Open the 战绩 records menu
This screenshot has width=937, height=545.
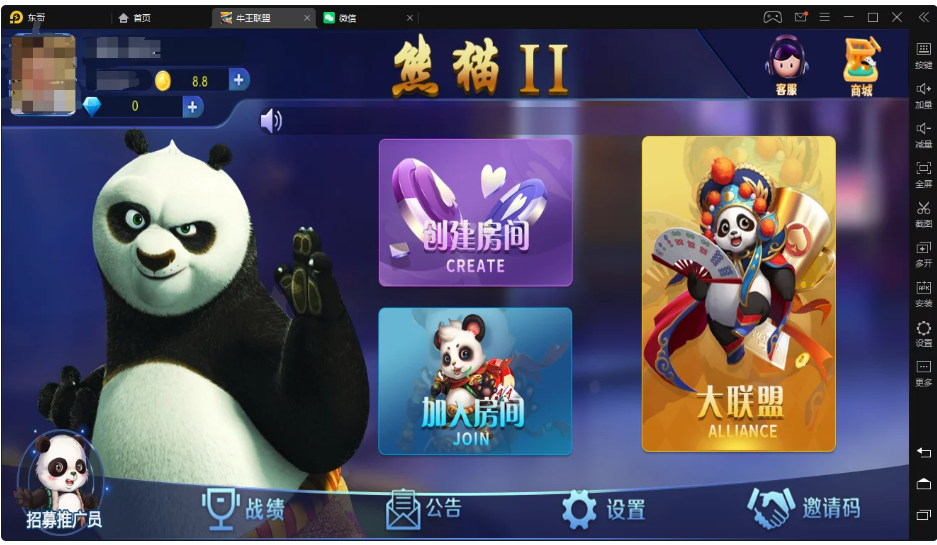pyautogui.click(x=244, y=508)
